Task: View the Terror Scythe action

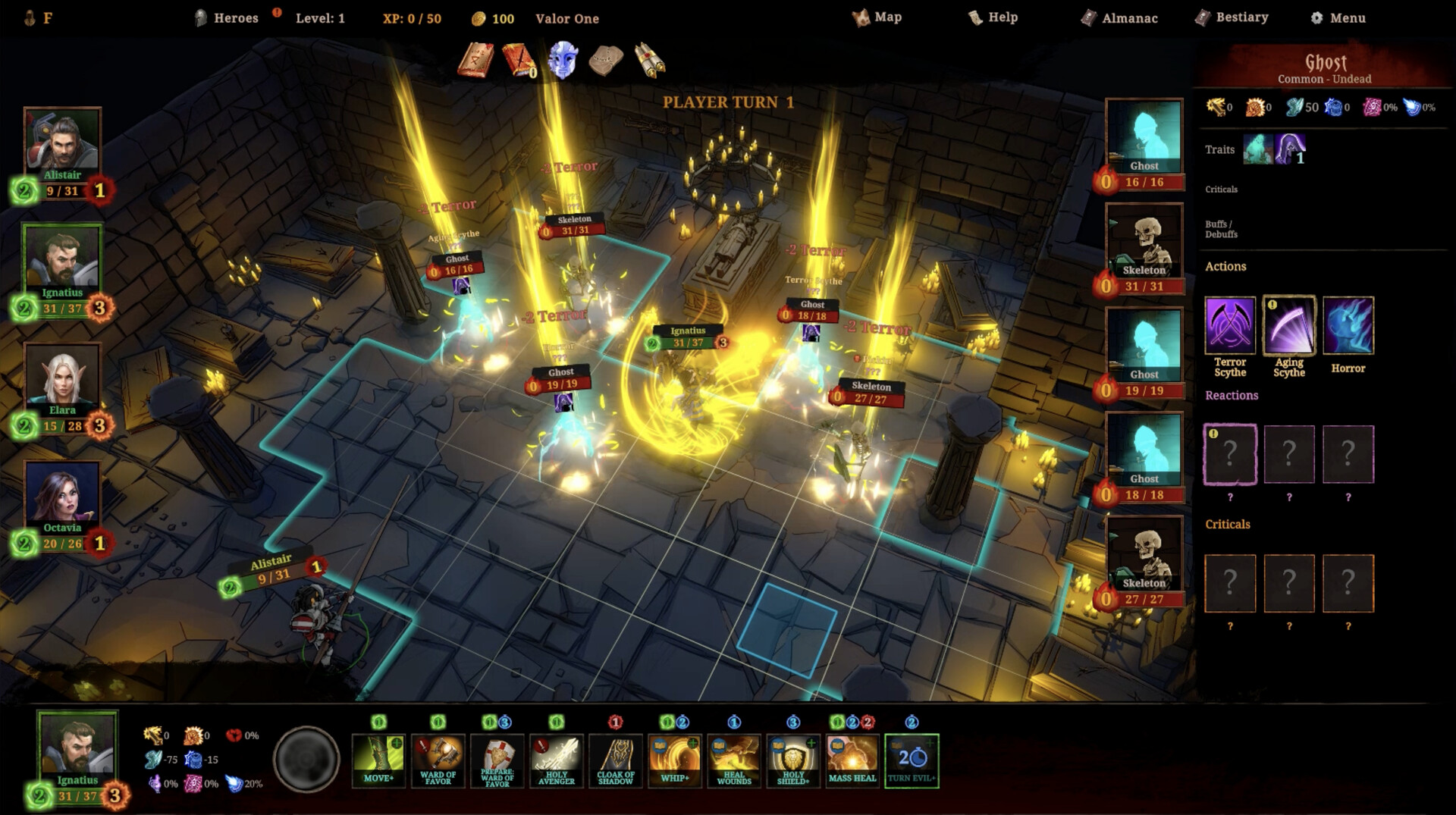Action: 1229,326
